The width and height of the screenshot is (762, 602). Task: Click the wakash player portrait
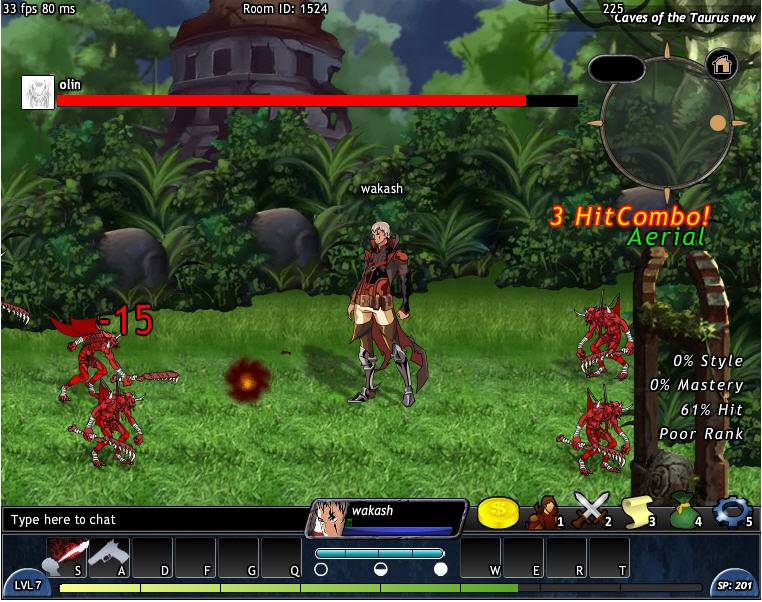[x=331, y=518]
